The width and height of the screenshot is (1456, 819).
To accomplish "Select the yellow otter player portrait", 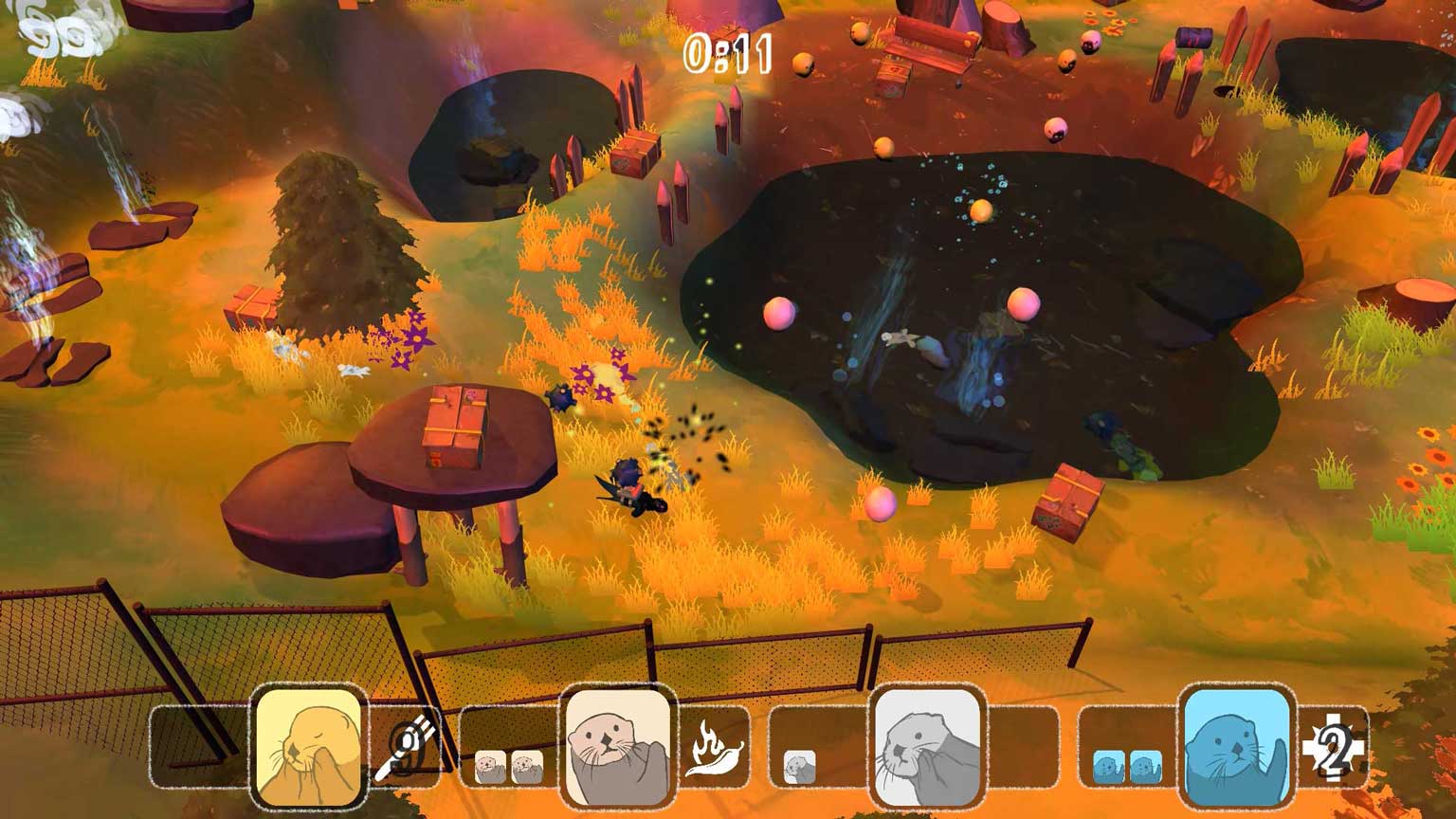I will pos(309,746).
